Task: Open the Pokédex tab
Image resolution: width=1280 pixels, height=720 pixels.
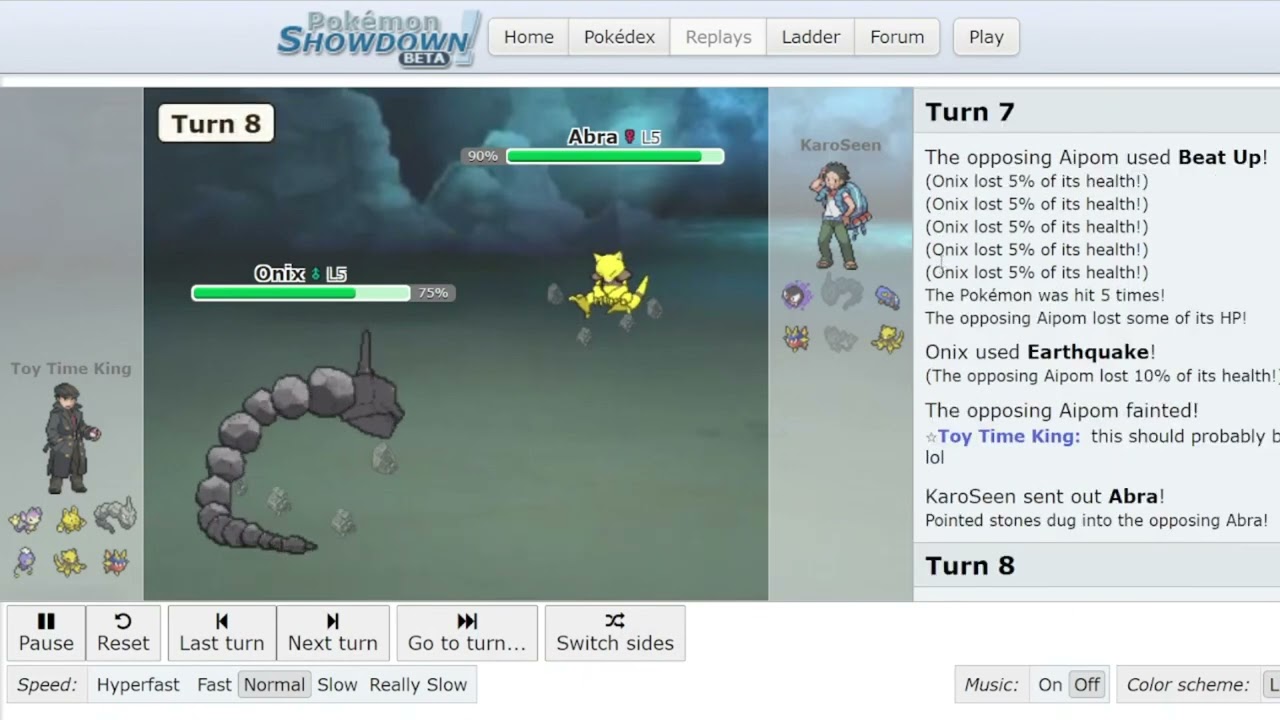Action: [619, 37]
